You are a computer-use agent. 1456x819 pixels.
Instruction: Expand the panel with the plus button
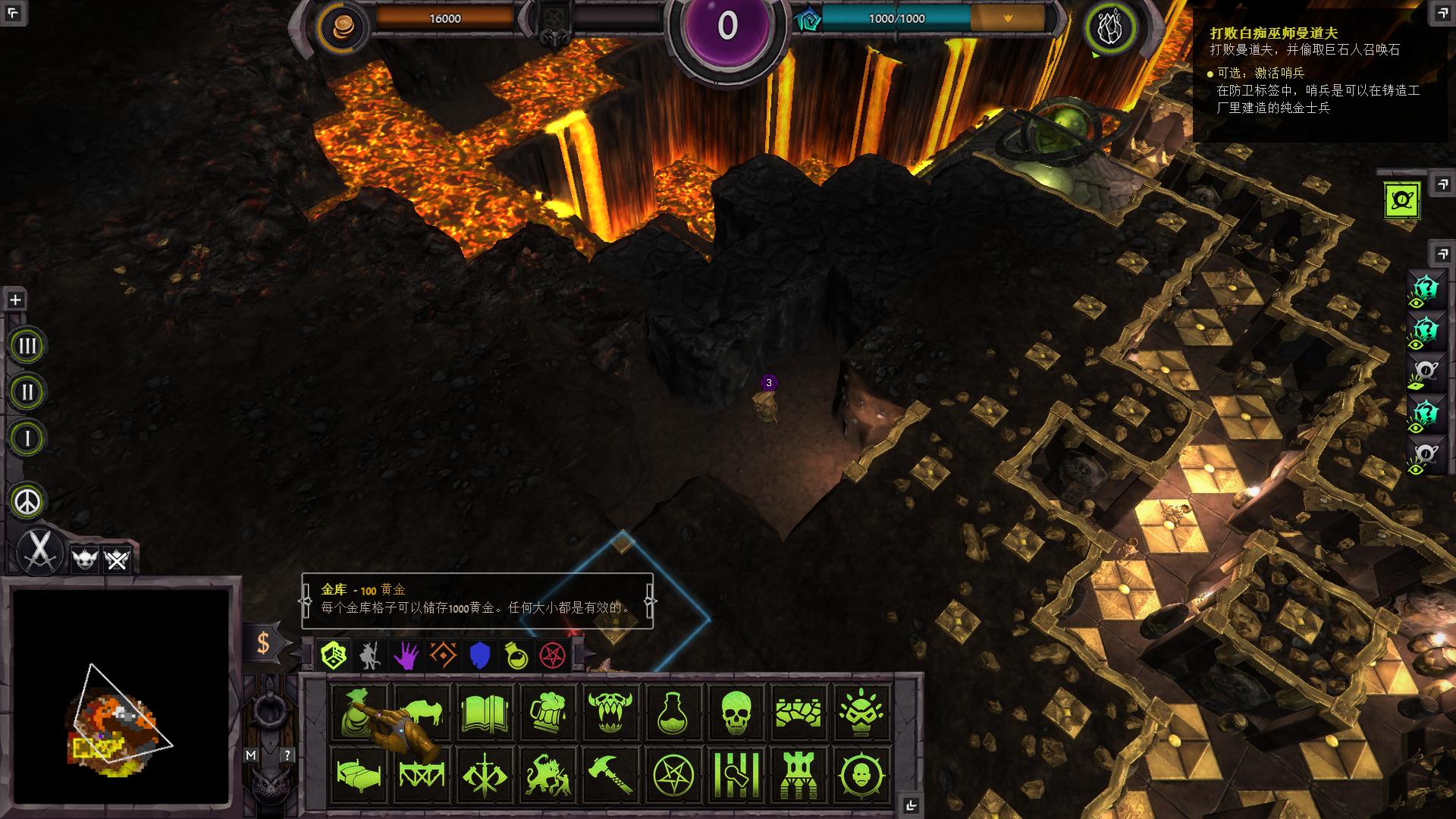click(x=14, y=300)
